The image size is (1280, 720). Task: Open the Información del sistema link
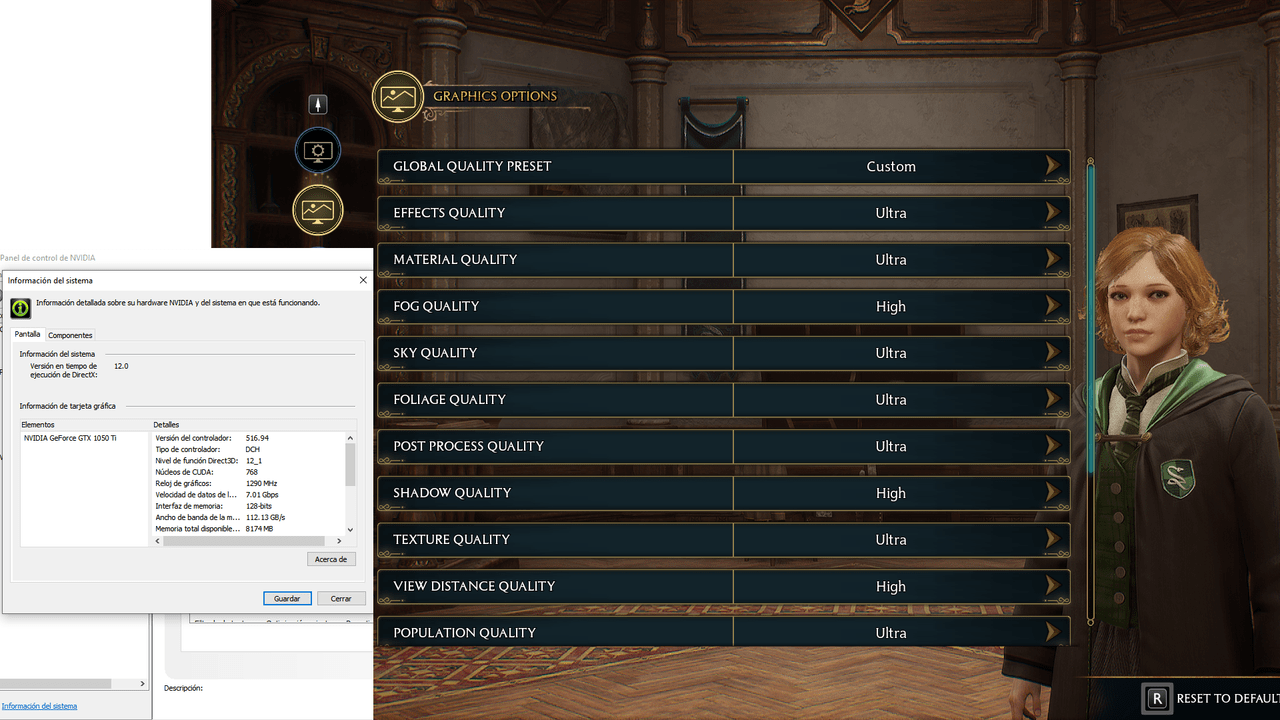[x=40, y=705]
